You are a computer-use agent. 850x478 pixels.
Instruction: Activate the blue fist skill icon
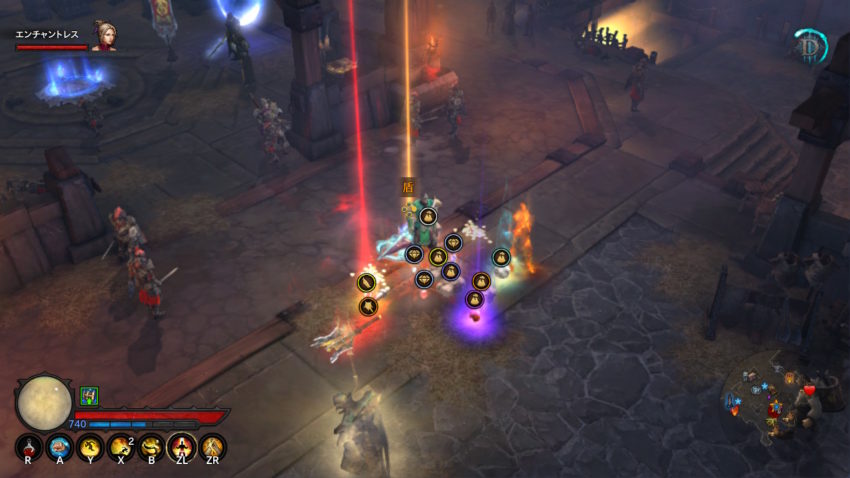pyautogui.click(x=59, y=447)
